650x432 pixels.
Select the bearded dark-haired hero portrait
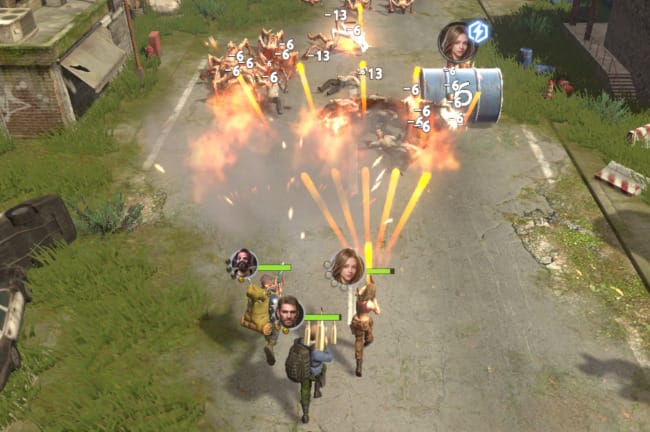click(243, 264)
